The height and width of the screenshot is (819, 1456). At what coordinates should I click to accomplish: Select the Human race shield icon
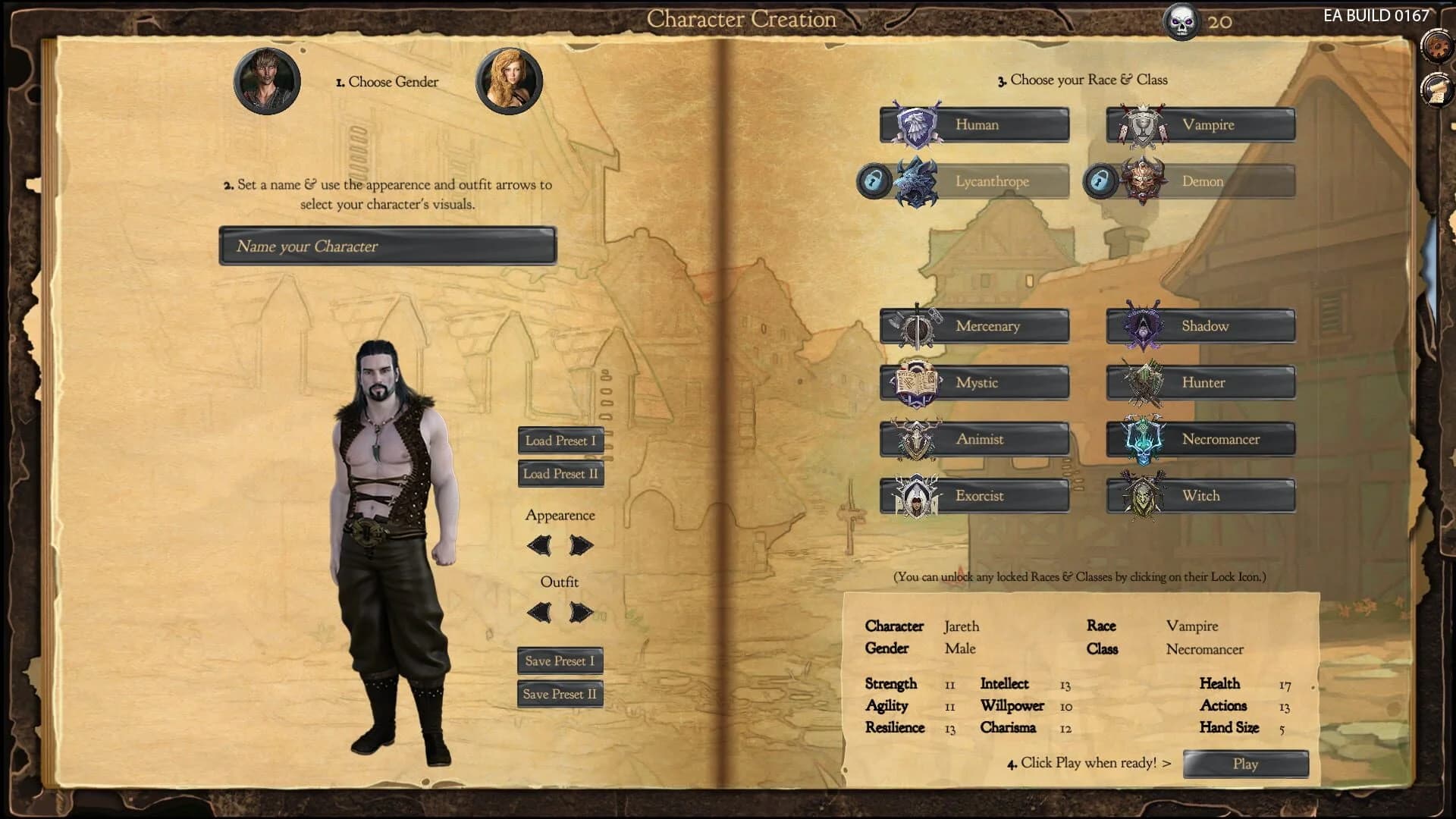(x=914, y=124)
